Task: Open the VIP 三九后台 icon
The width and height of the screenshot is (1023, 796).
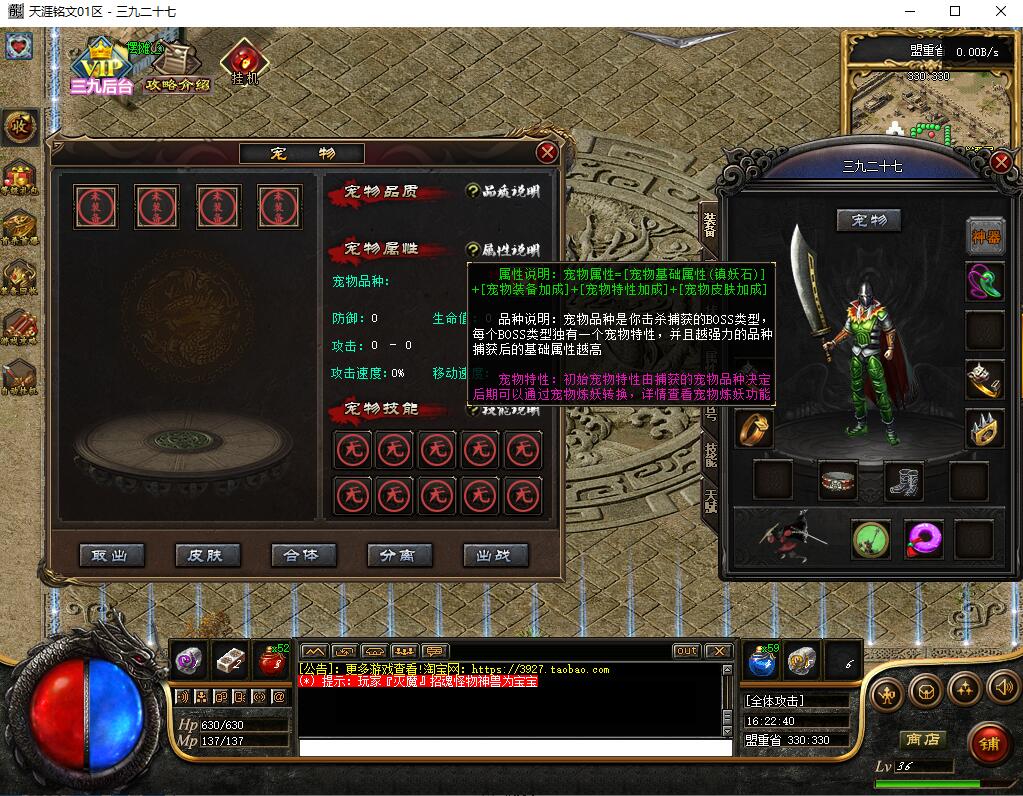Action: point(100,67)
